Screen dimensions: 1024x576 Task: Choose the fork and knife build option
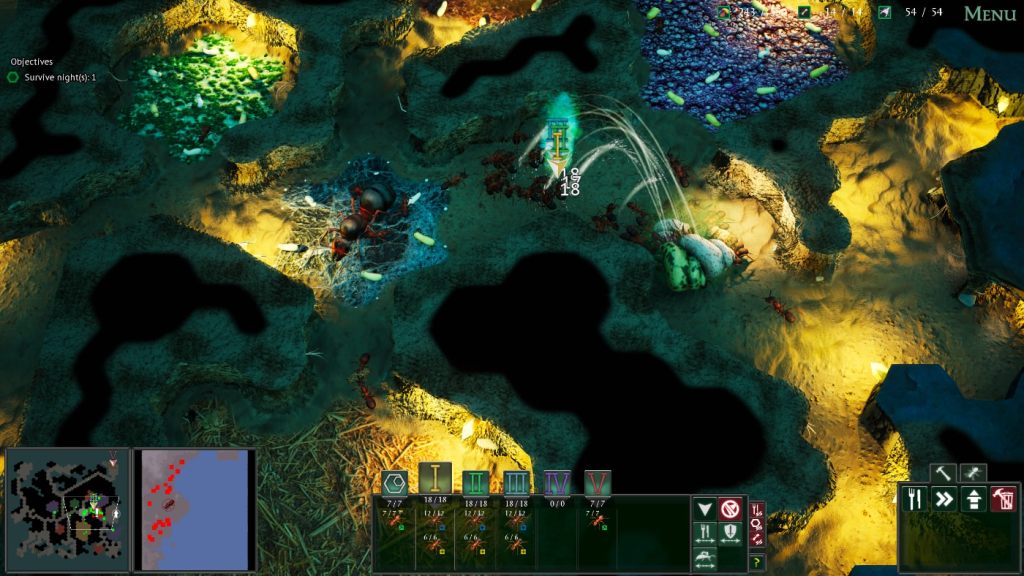[x=914, y=498]
